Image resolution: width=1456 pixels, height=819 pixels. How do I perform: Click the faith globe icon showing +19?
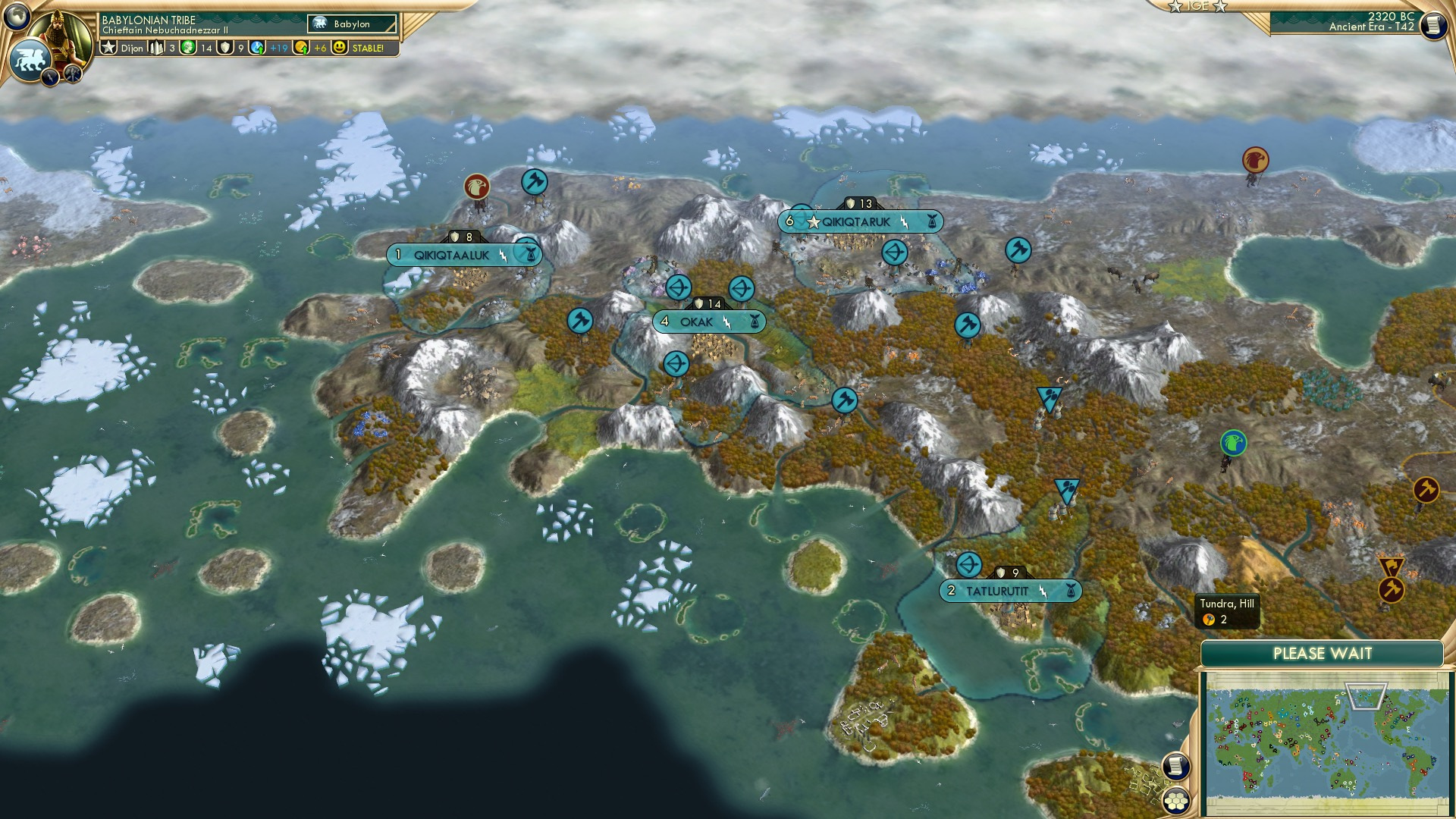click(x=258, y=48)
